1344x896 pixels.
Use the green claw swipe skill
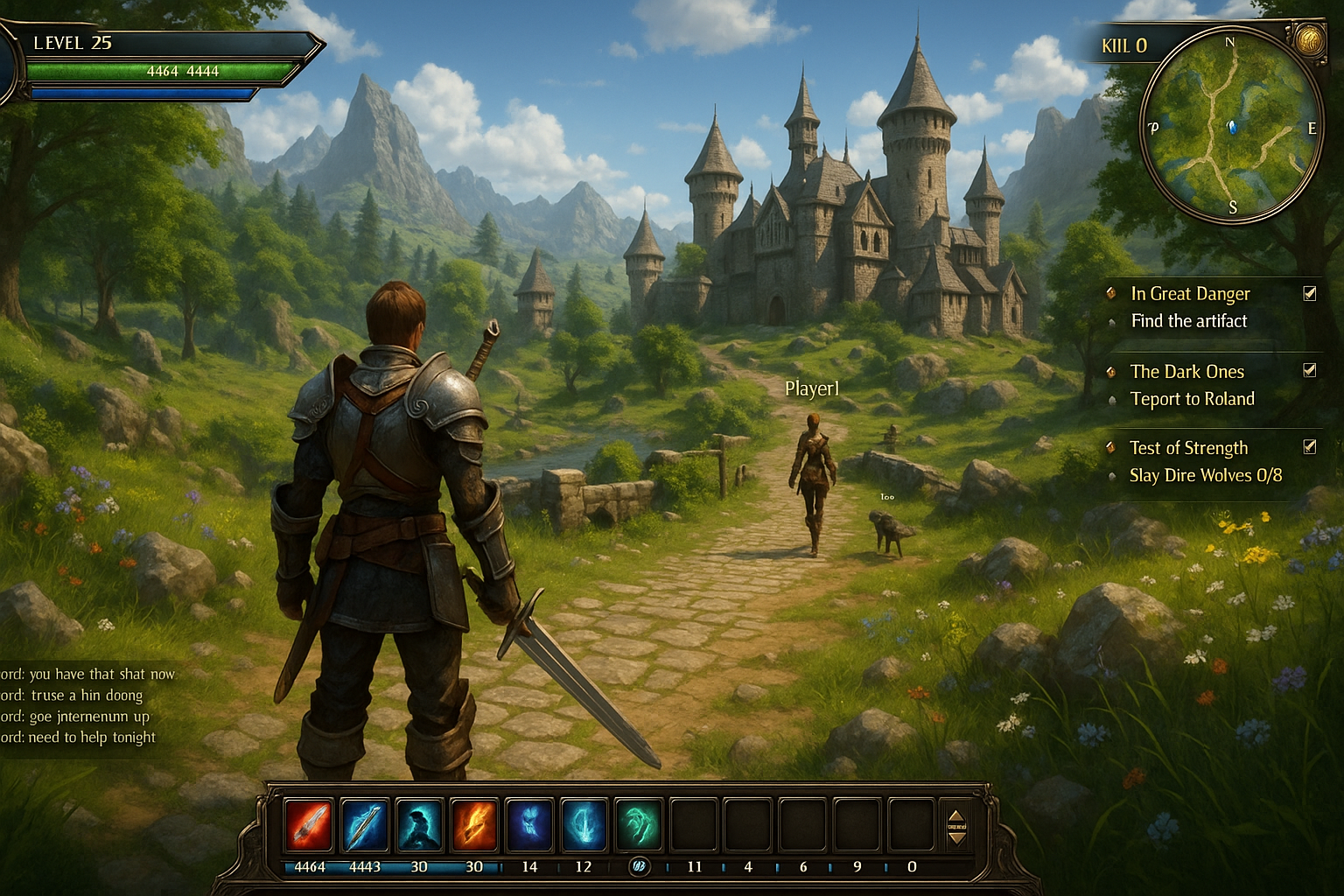tap(639, 824)
